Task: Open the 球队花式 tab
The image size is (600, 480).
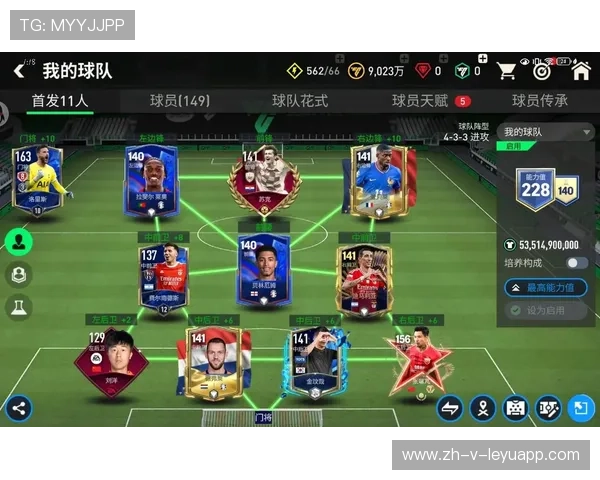Action: (300, 101)
